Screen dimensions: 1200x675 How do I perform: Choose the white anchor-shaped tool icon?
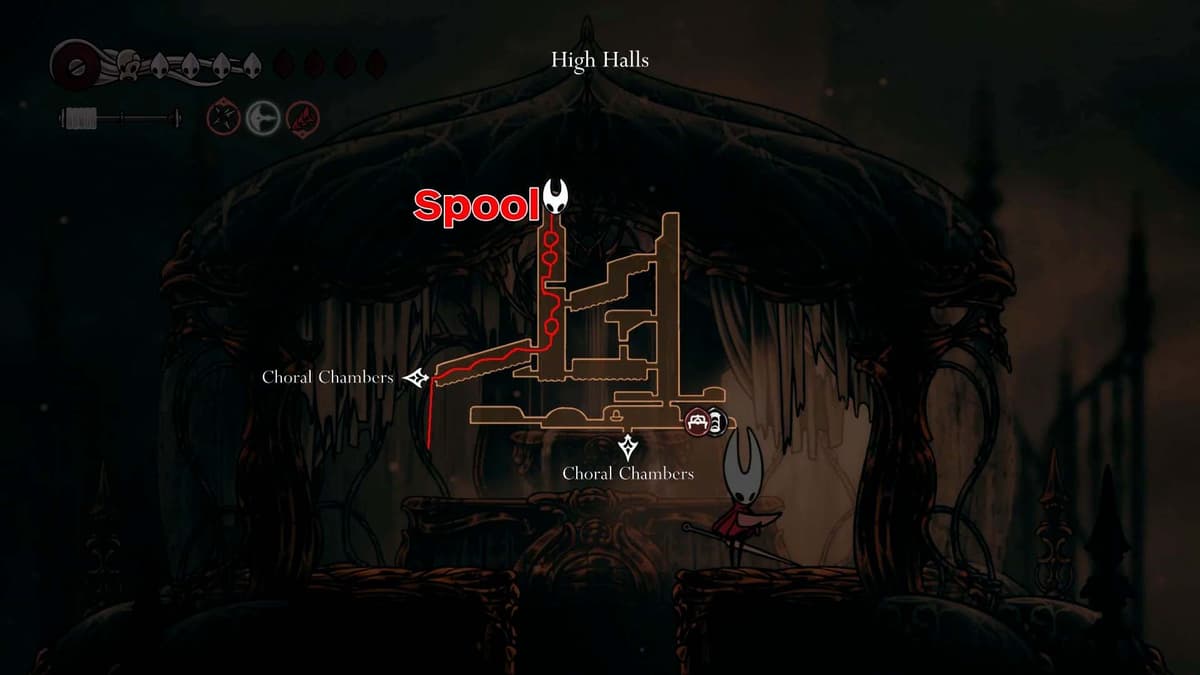coord(262,119)
